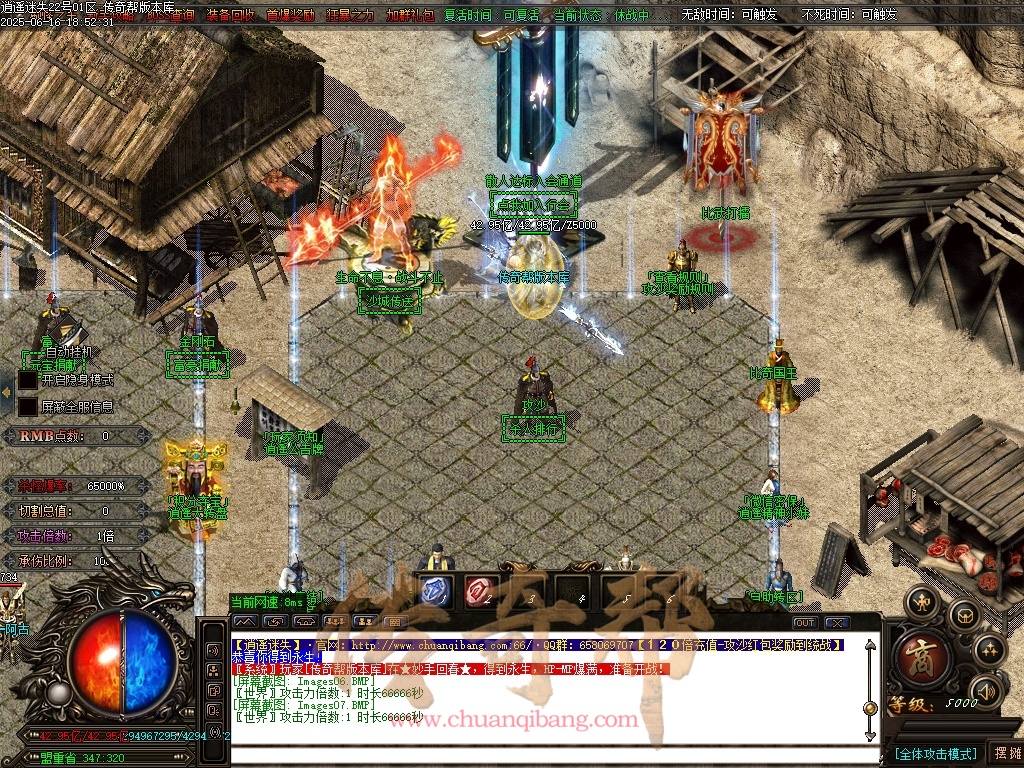This screenshot has width=1024, height=768.
Task: Use the blue gem hotbar item
Action: tap(435, 590)
